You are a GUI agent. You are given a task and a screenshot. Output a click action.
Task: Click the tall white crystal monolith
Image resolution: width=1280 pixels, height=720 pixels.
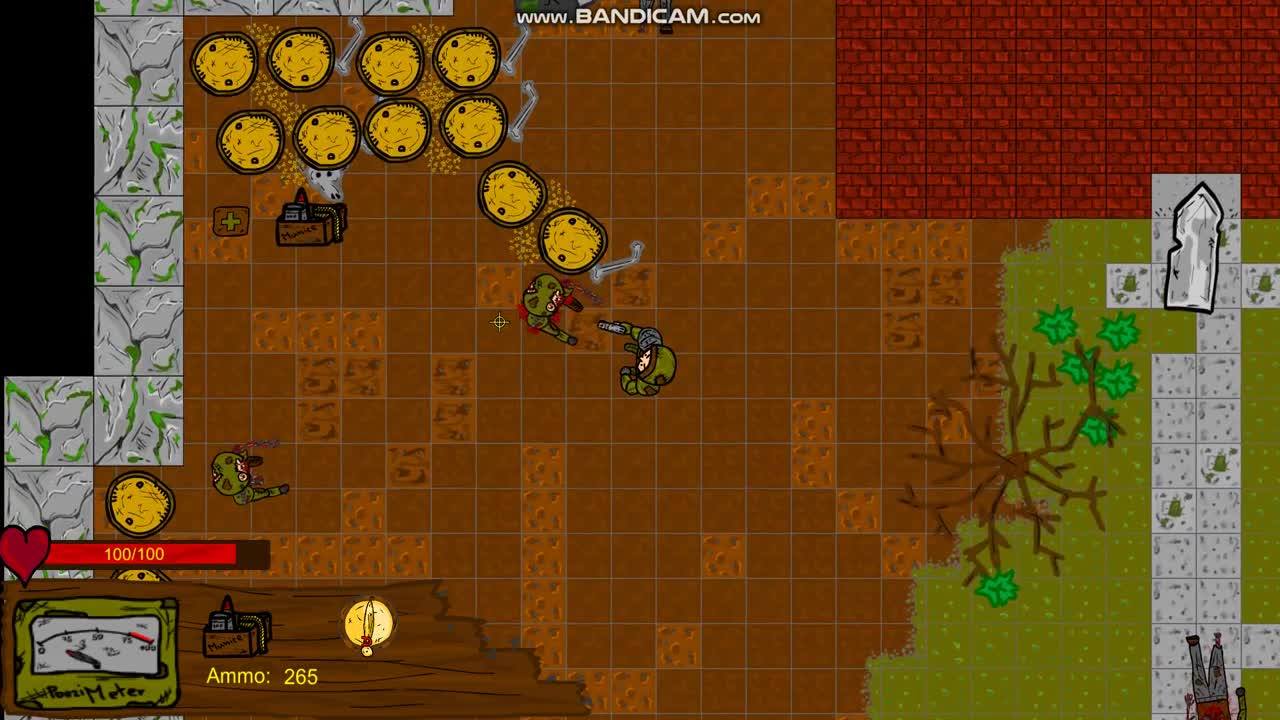[x=1195, y=245]
